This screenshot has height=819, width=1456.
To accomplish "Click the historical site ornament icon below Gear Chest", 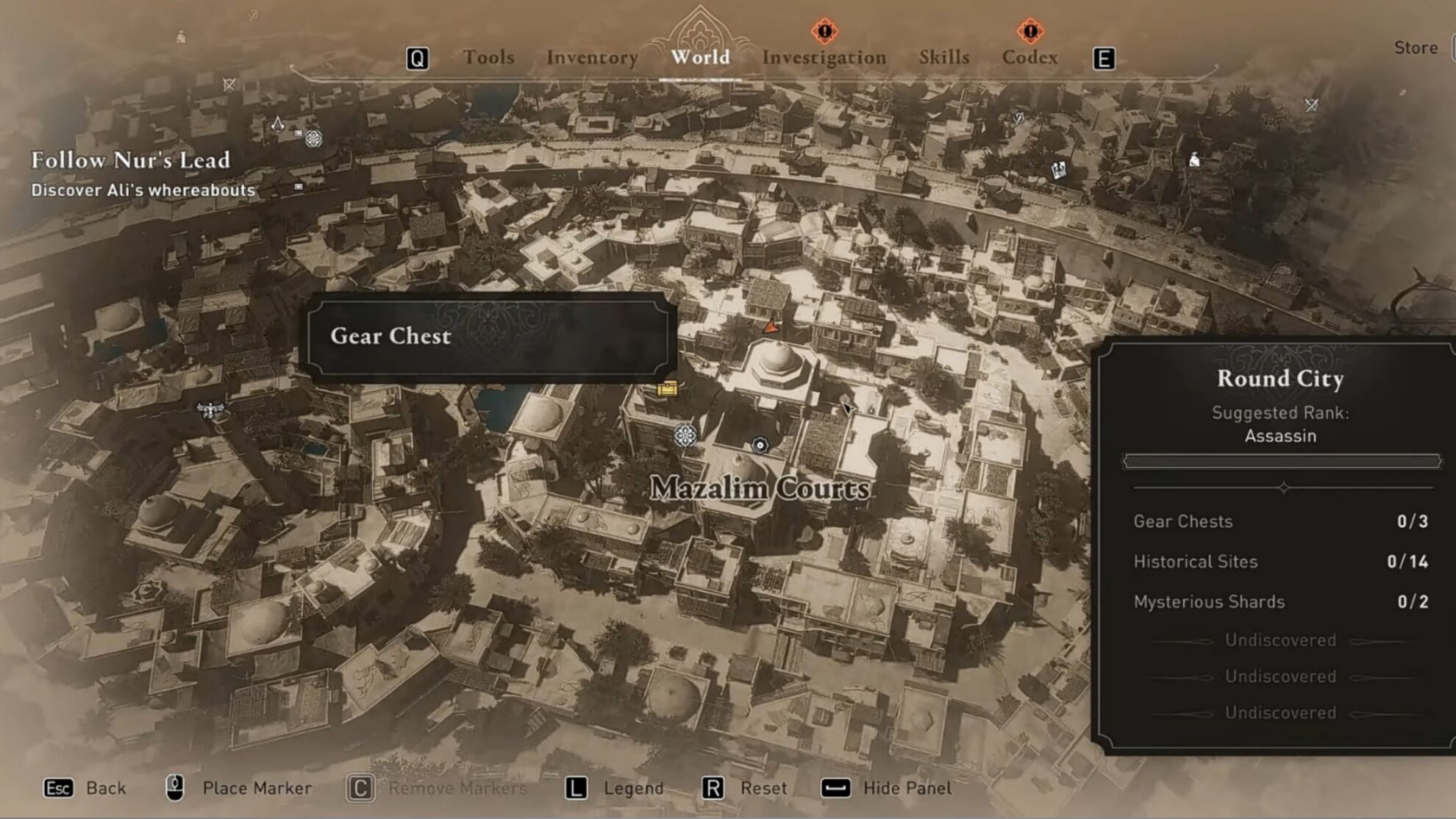I will tap(685, 435).
